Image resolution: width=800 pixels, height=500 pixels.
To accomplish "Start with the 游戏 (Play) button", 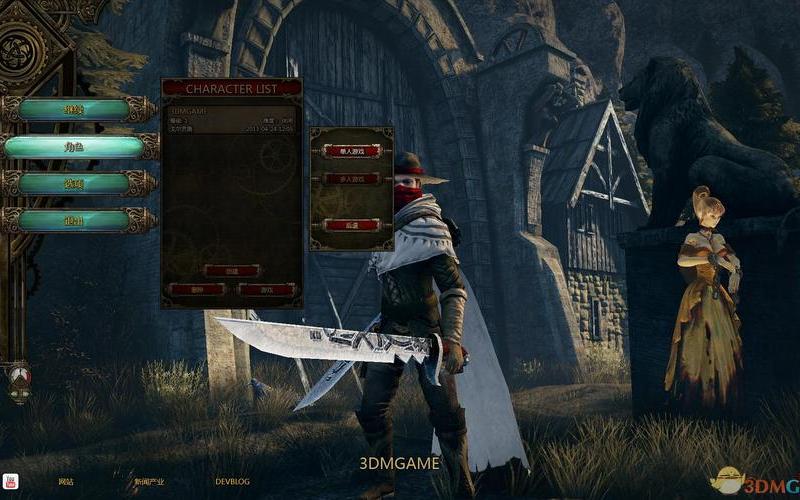I will tap(267, 289).
